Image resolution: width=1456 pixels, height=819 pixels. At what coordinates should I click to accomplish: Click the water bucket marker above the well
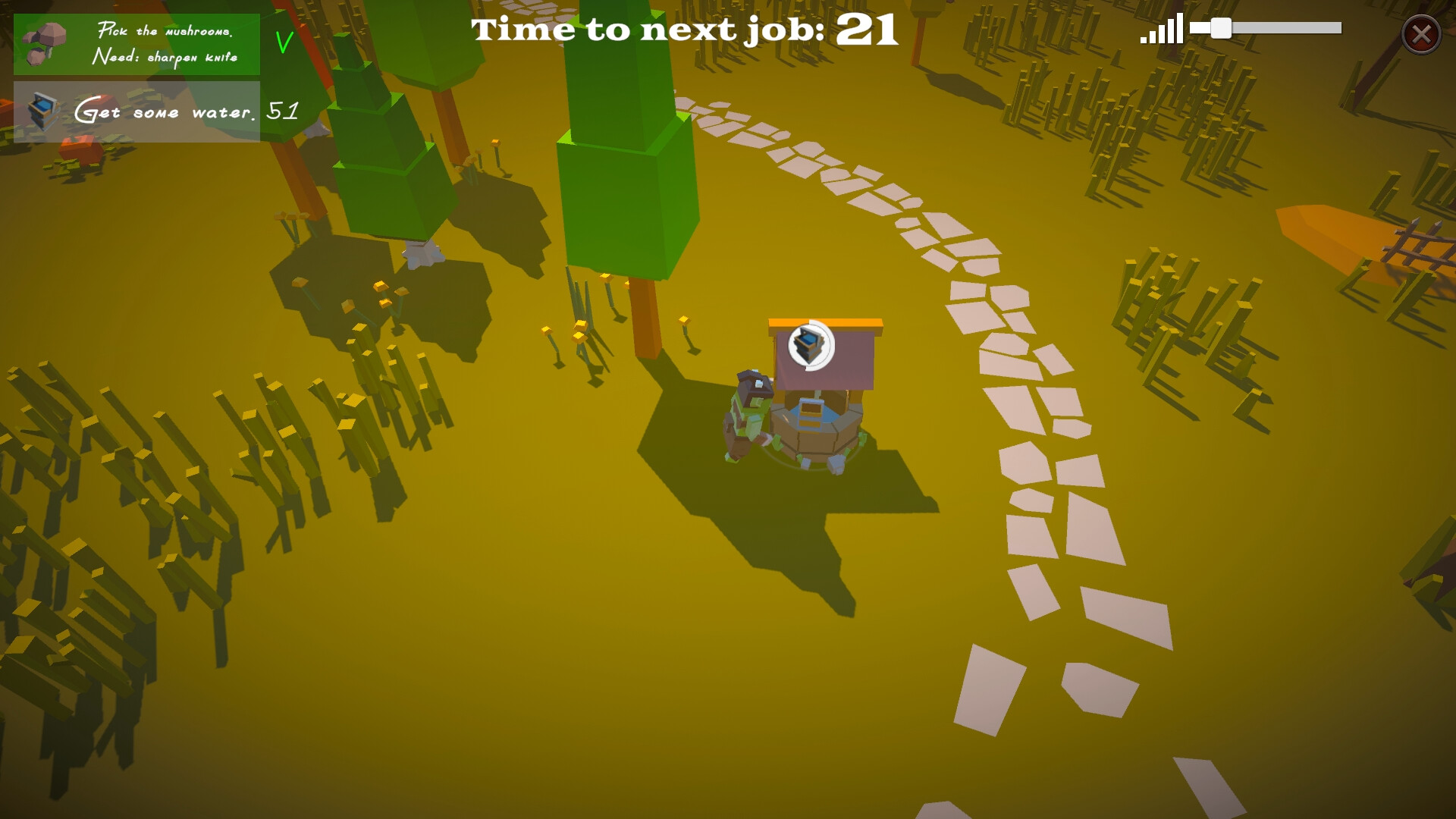pos(810,346)
